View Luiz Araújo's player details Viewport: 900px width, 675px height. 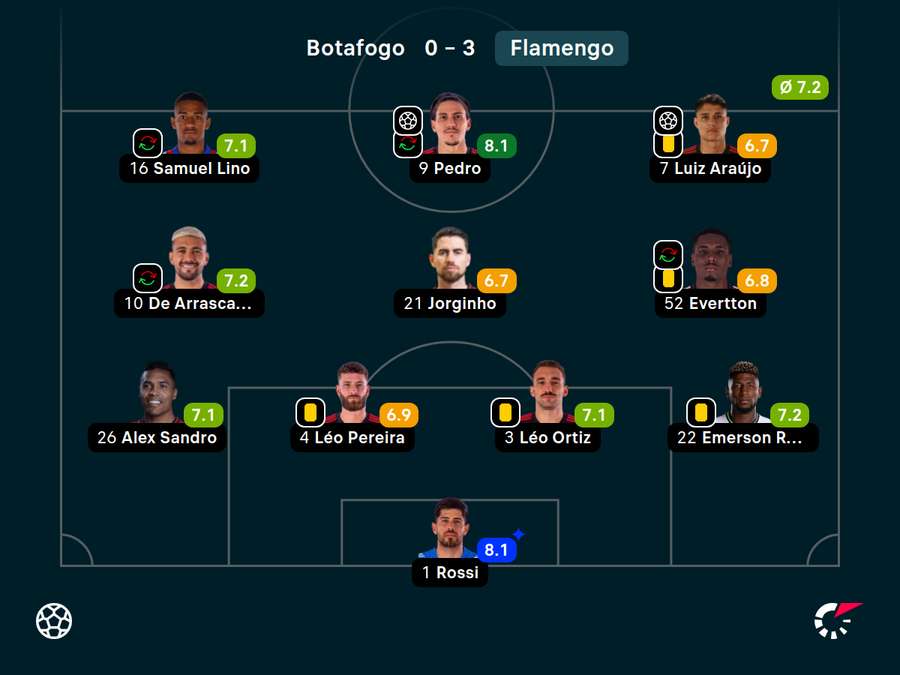[710, 124]
